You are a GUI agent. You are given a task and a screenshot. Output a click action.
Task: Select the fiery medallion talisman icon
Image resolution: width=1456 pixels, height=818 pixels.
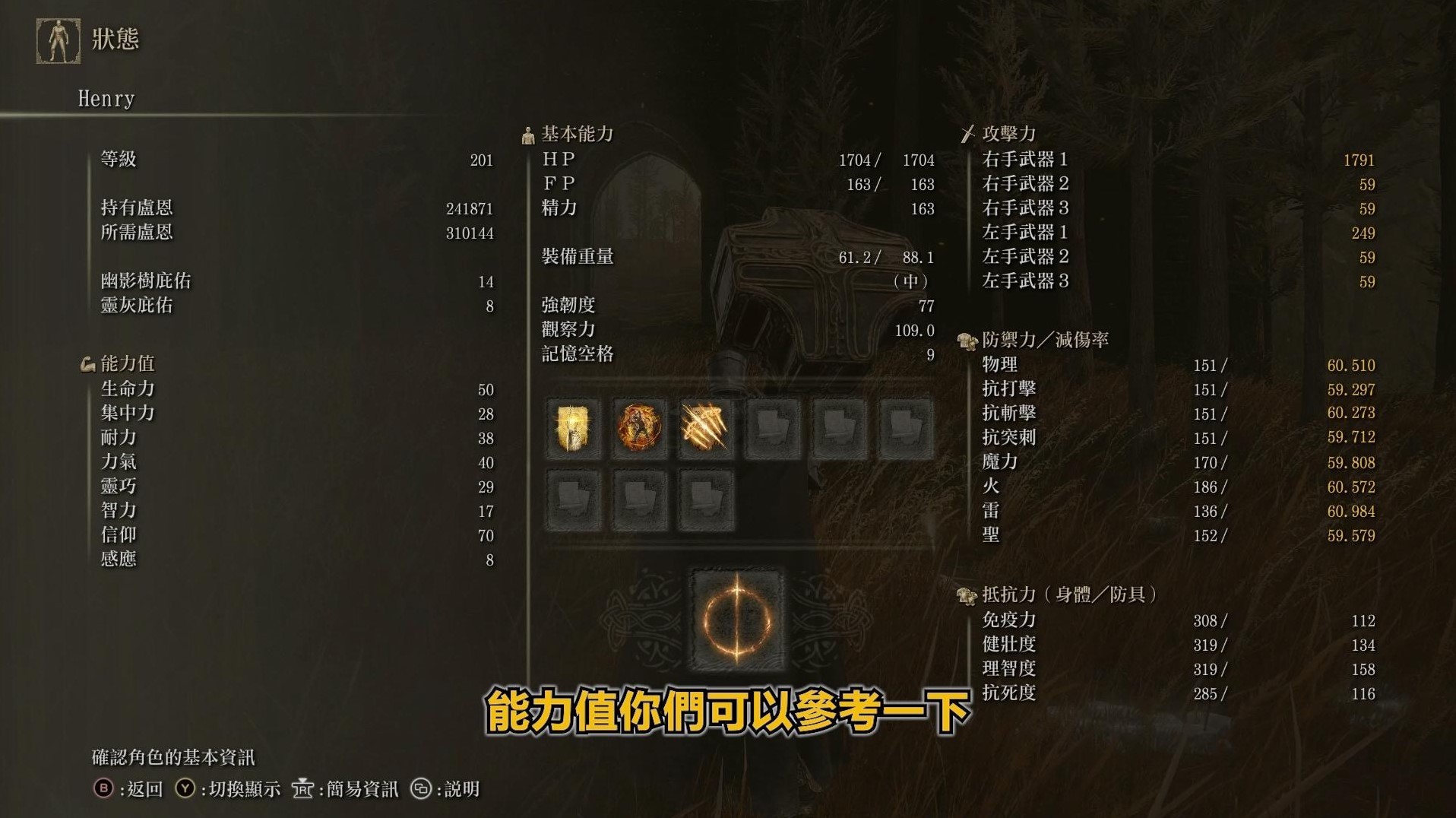(x=638, y=428)
